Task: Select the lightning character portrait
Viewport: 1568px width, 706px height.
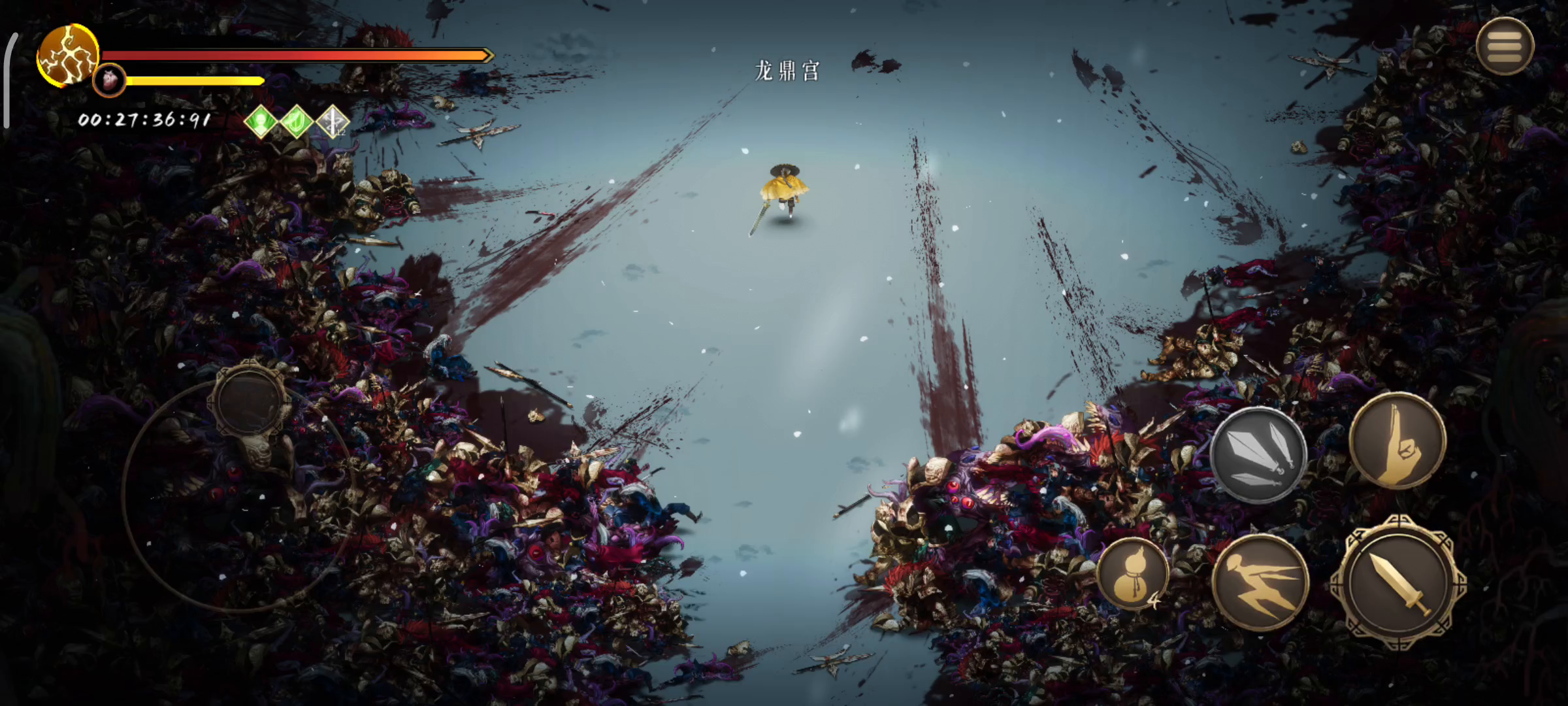Action: tap(67, 56)
